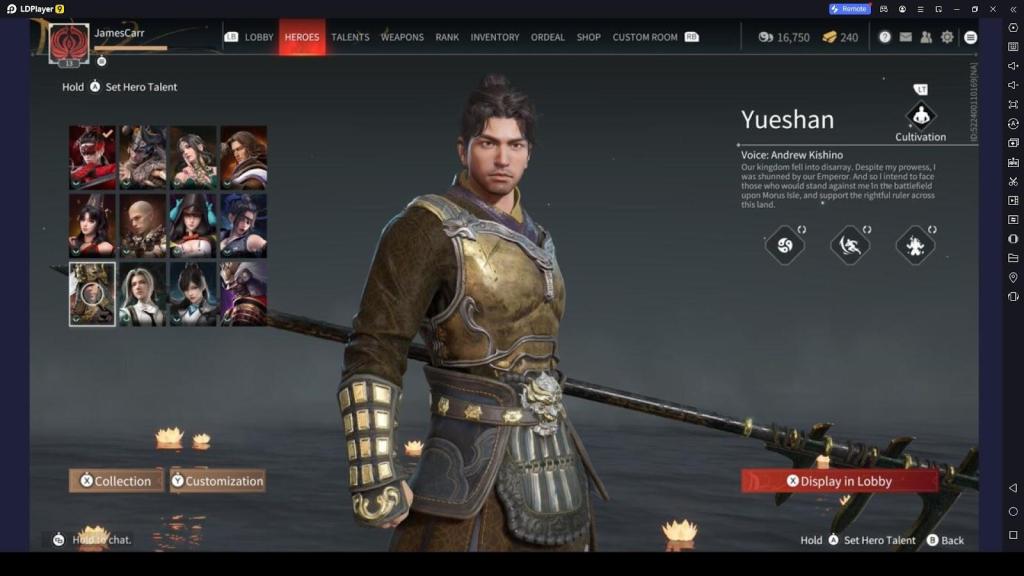Choose the bald monk hero portrait
Viewport: 1024px width, 576px height.
pos(143,225)
